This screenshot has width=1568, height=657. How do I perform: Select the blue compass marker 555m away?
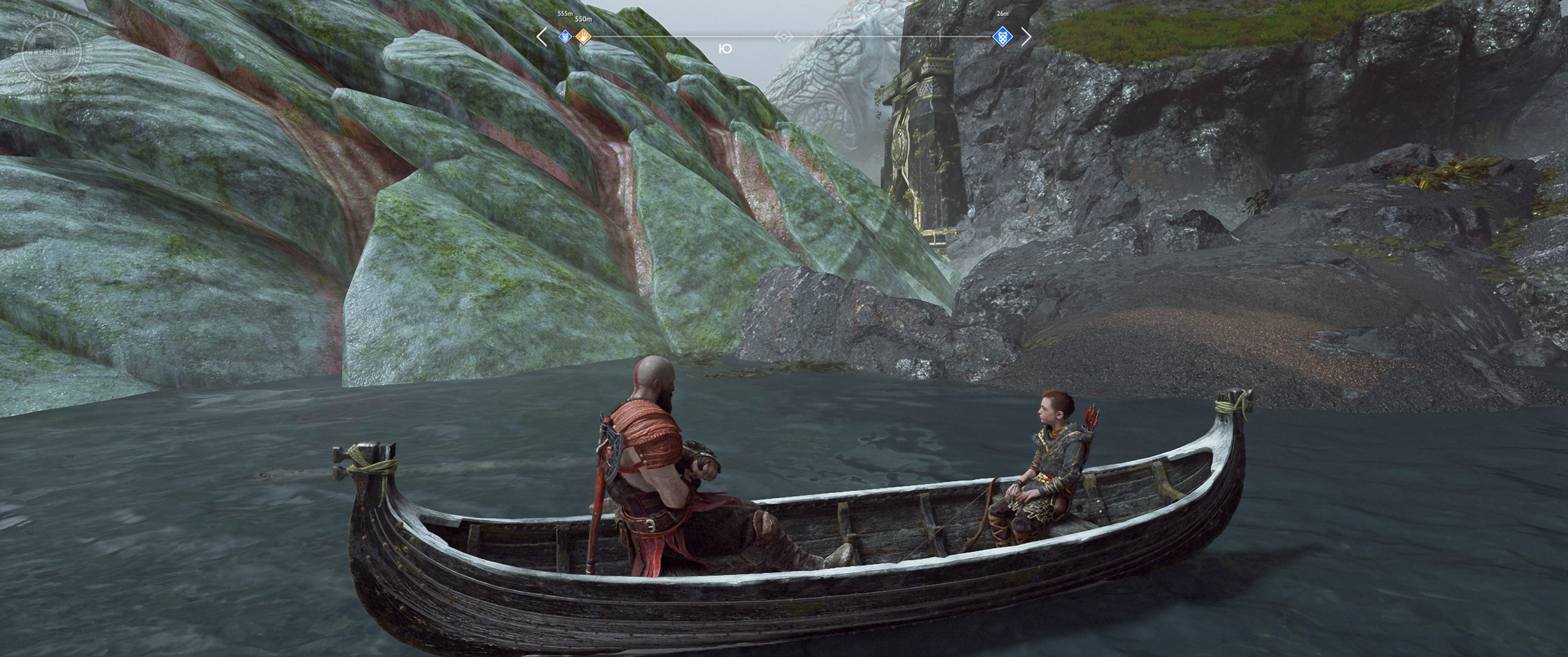pos(565,37)
